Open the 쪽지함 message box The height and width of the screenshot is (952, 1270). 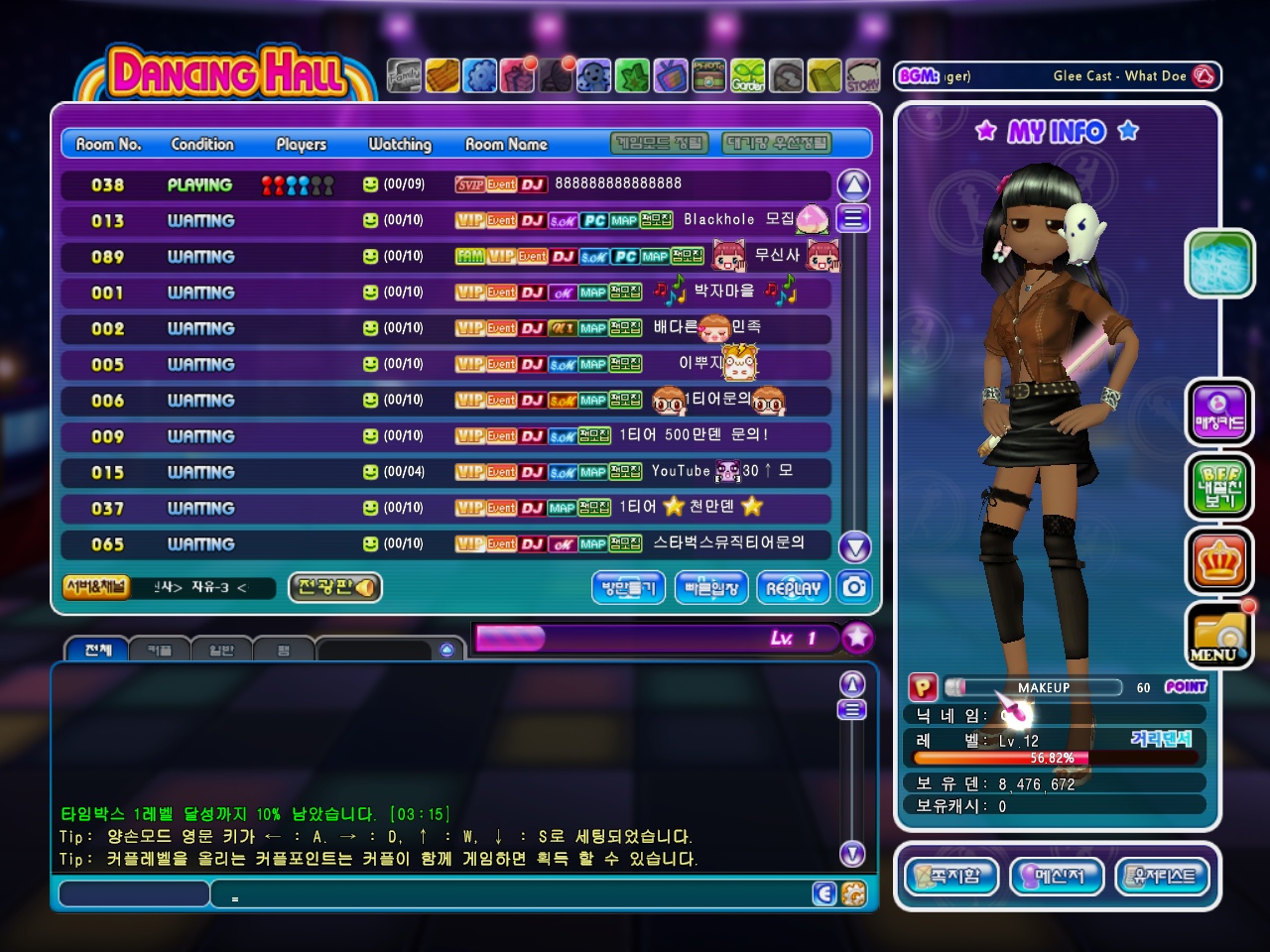[x=952, y=877]
